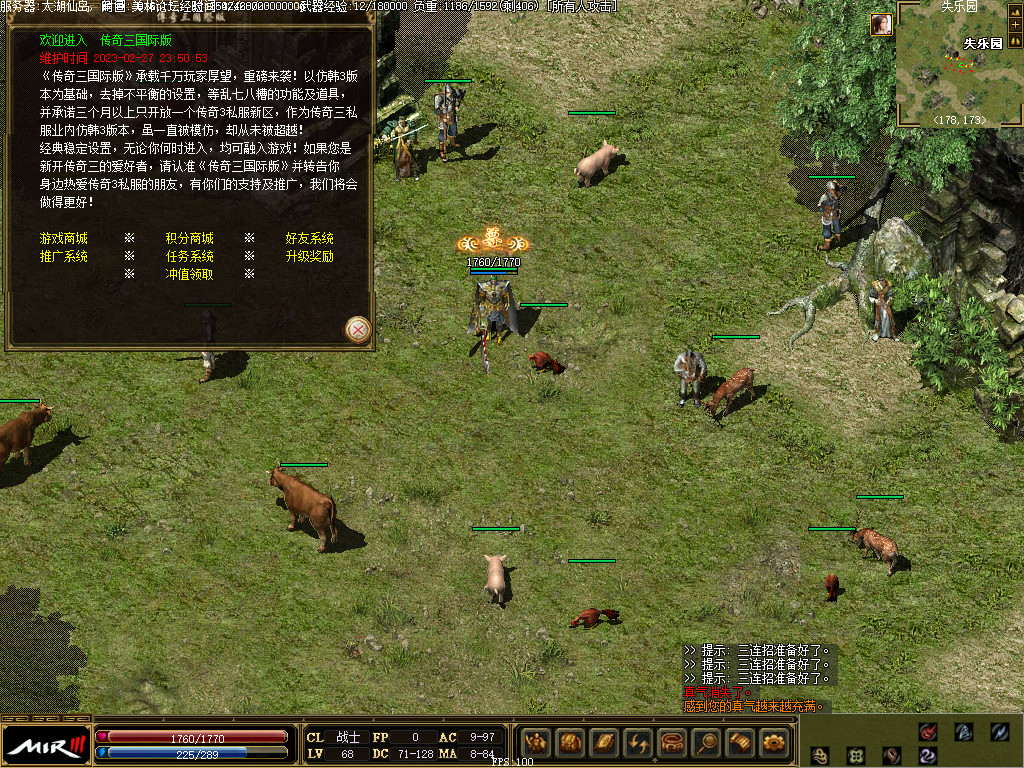This screenshot has width=1024, height=768.
Task: Open the 游戏商城 game shop link
Action: [x=63, y=239]
